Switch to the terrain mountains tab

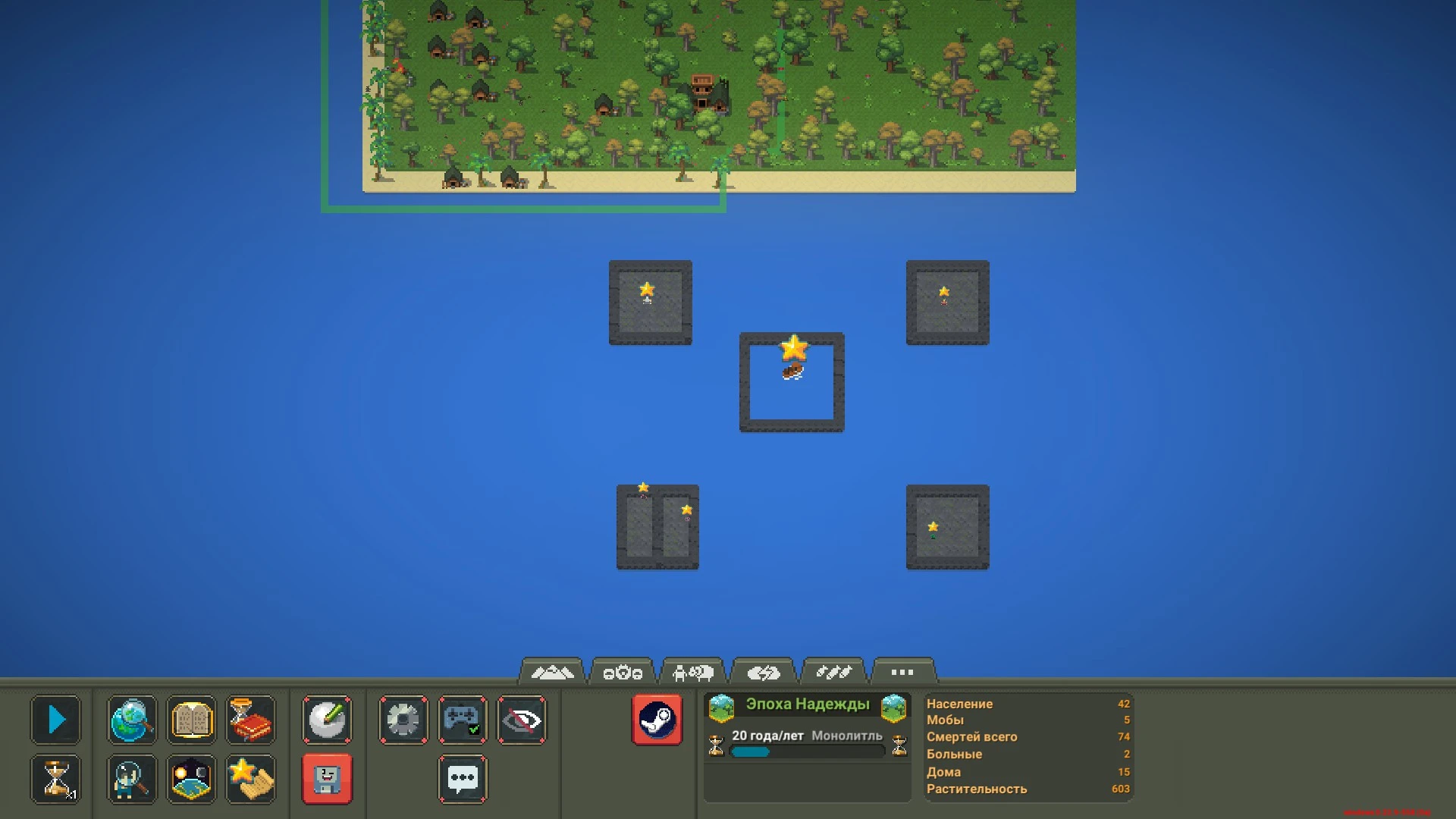553,670
